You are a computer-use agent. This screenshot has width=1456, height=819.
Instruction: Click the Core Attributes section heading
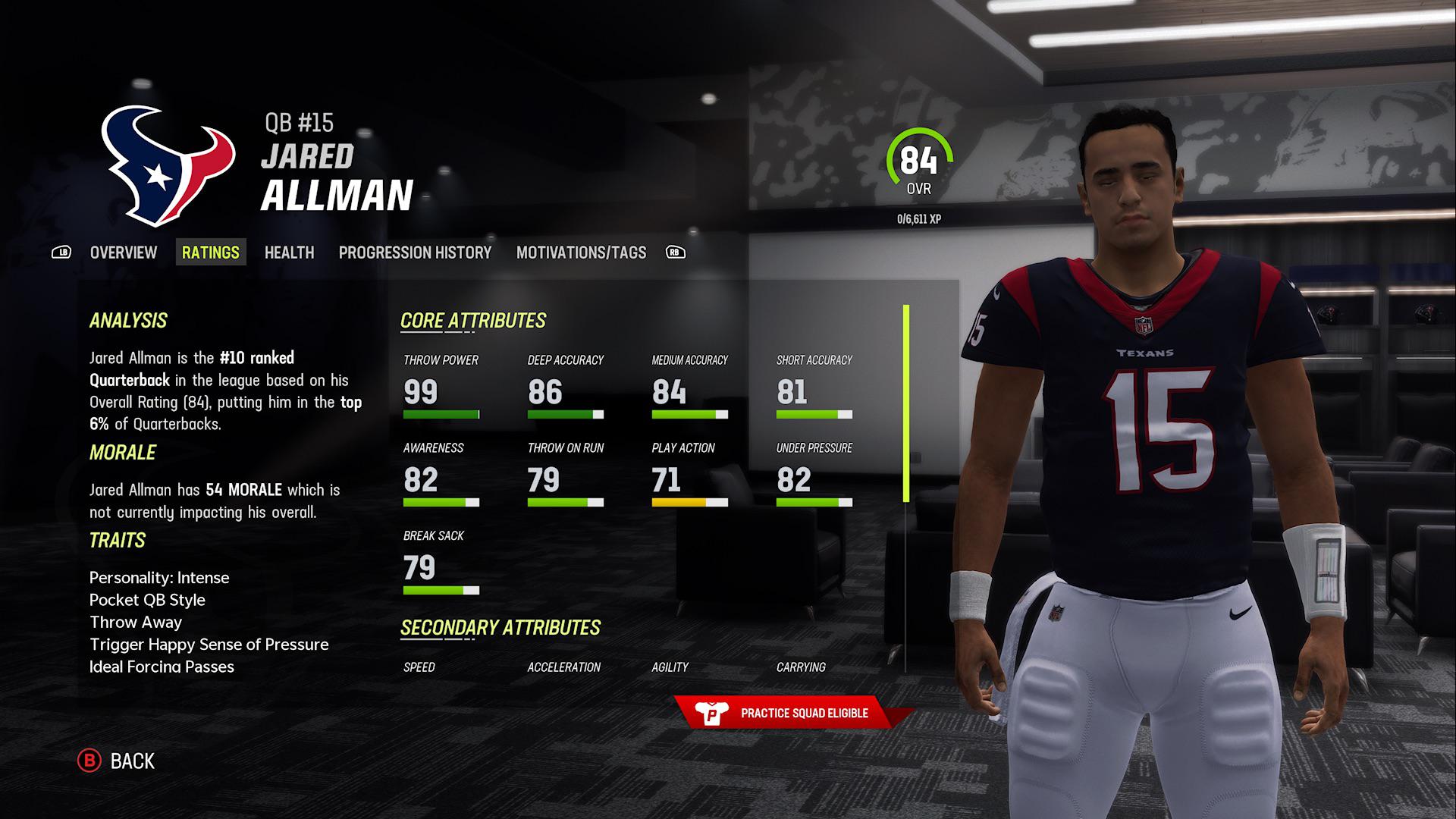click(474, 321)
